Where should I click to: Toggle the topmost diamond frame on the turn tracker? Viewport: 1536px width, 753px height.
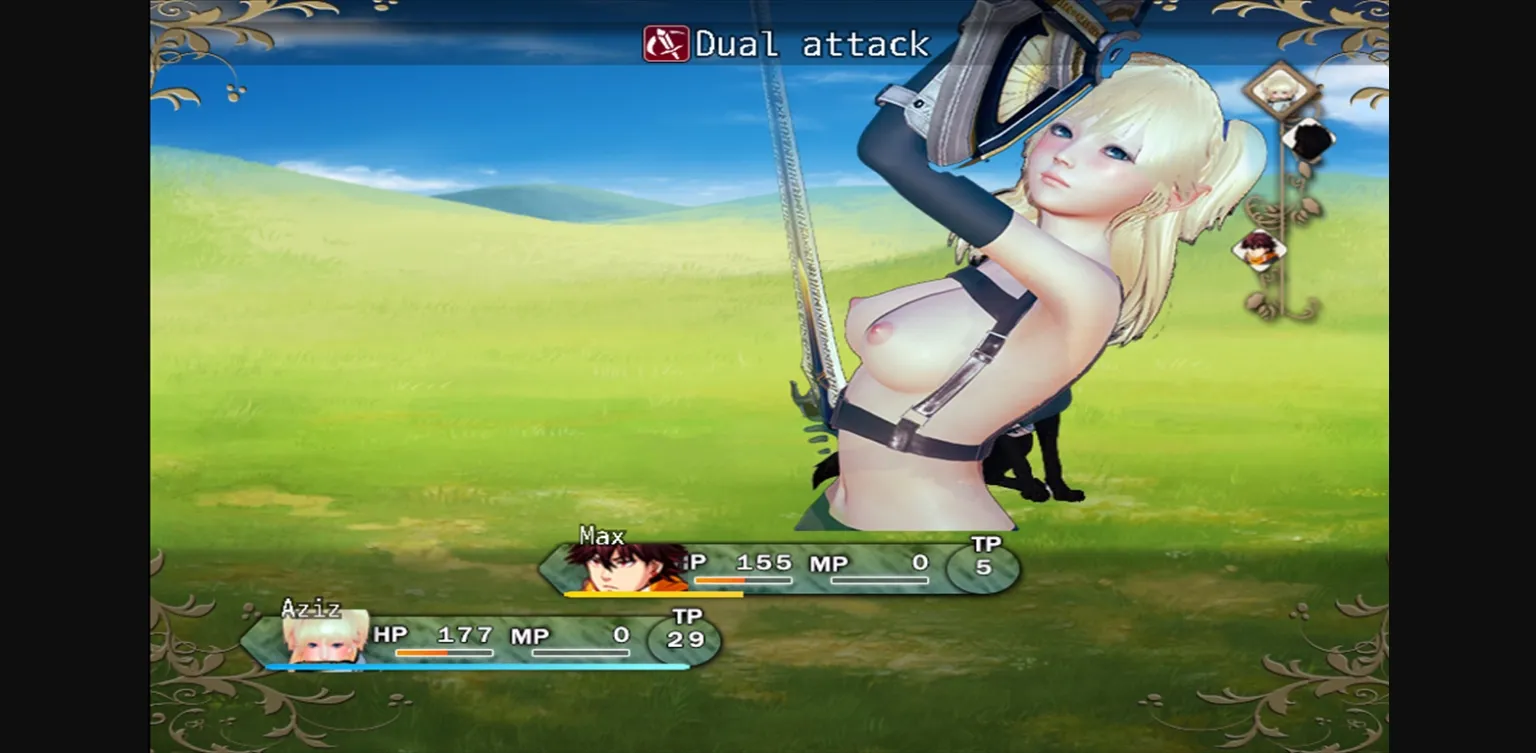pyautogui.click(x=1280, y=93)
